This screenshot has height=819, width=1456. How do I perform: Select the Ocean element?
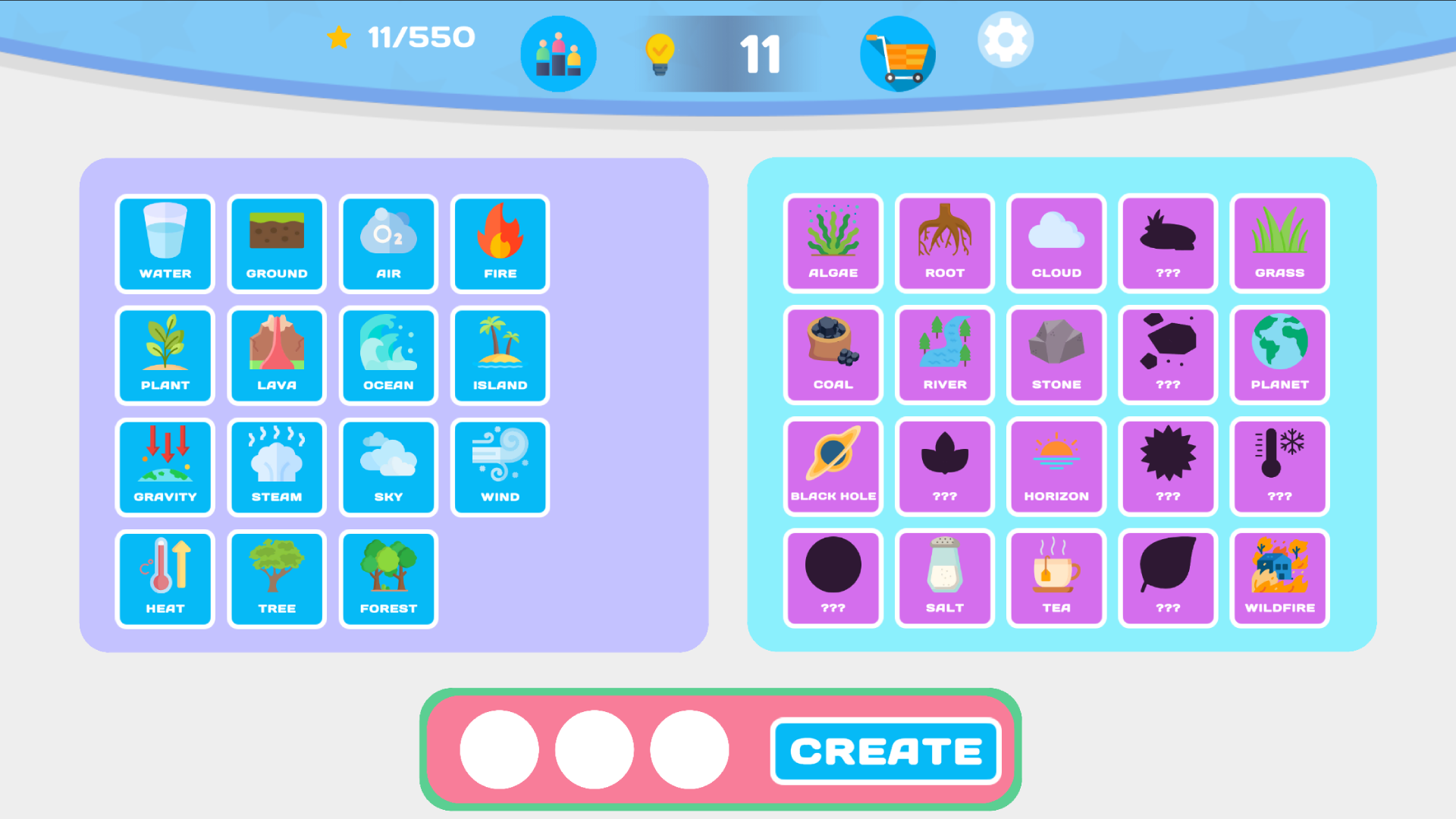click(x=388, y=355)
